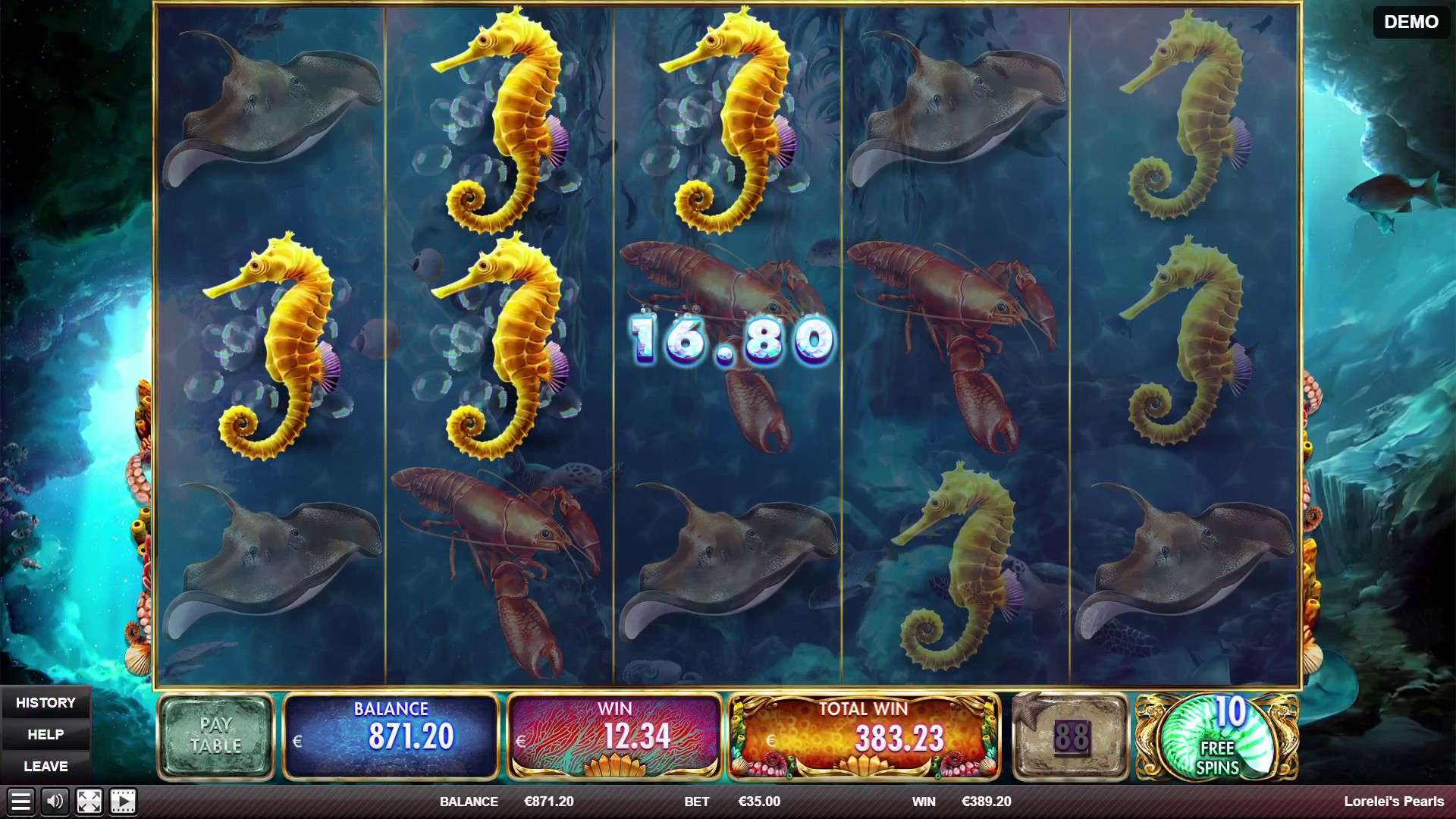Open the HELP section
Screen dimensions: 1456x819
coord(47,734)
